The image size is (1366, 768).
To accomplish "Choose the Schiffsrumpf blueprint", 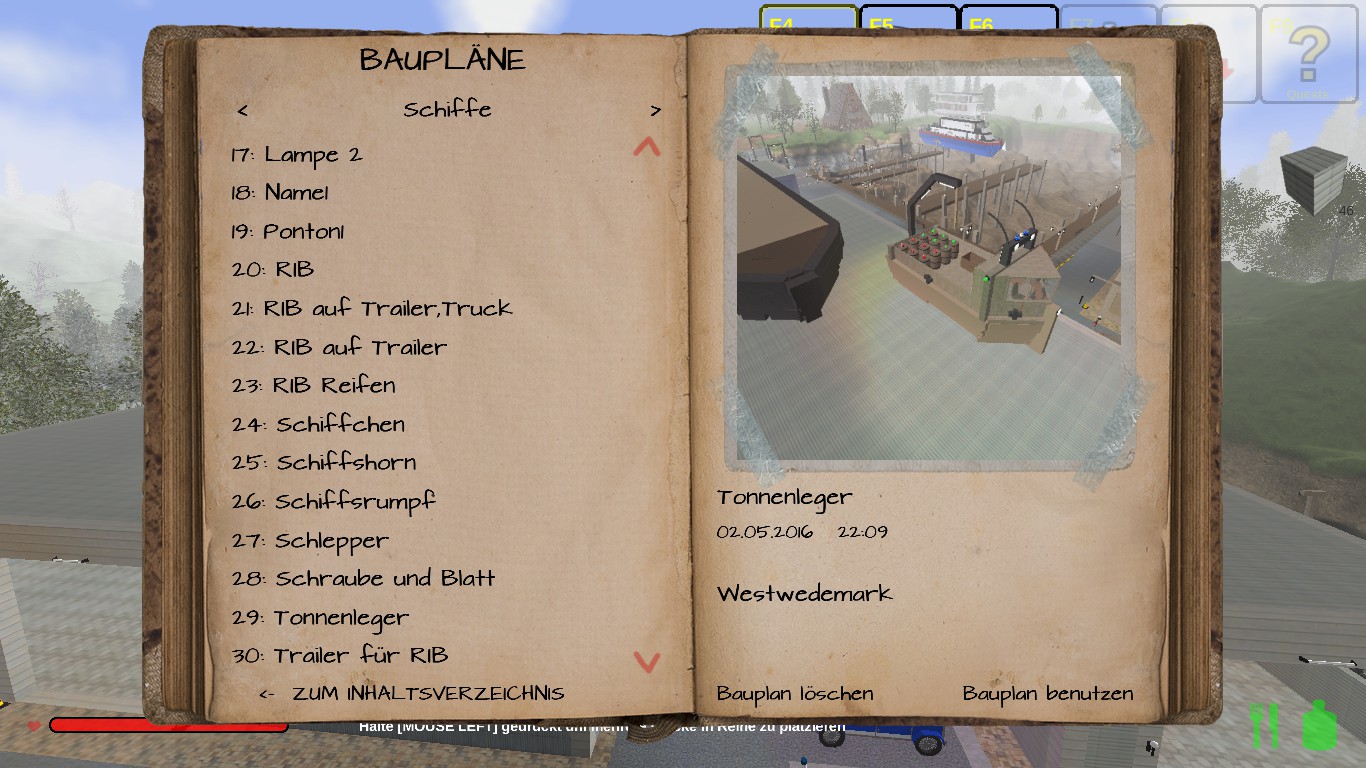I will tap(334, 501).
